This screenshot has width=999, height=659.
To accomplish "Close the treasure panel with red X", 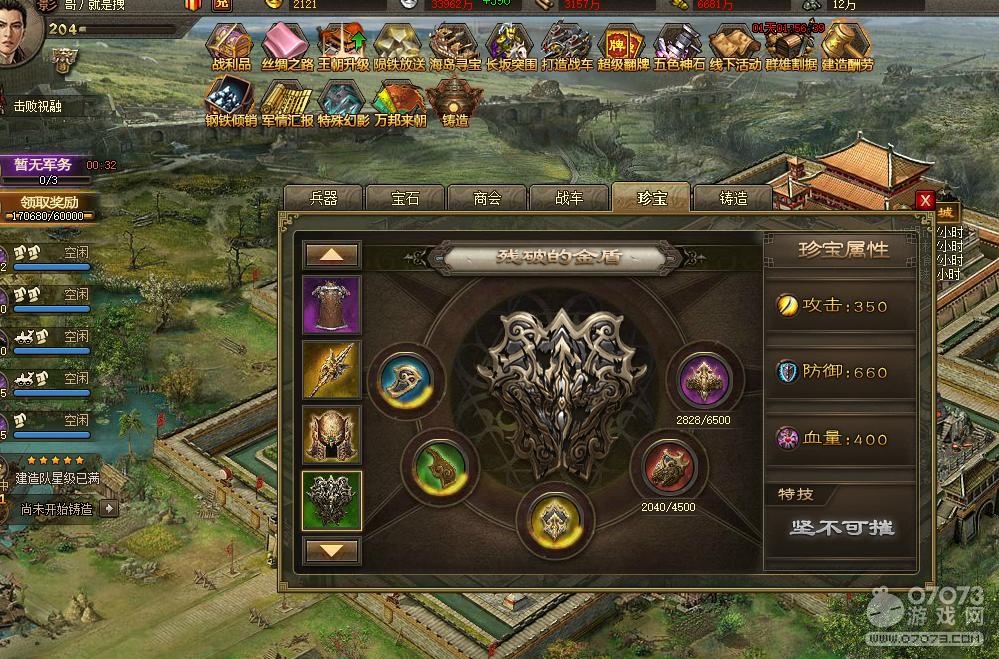I will click(926, 200).
